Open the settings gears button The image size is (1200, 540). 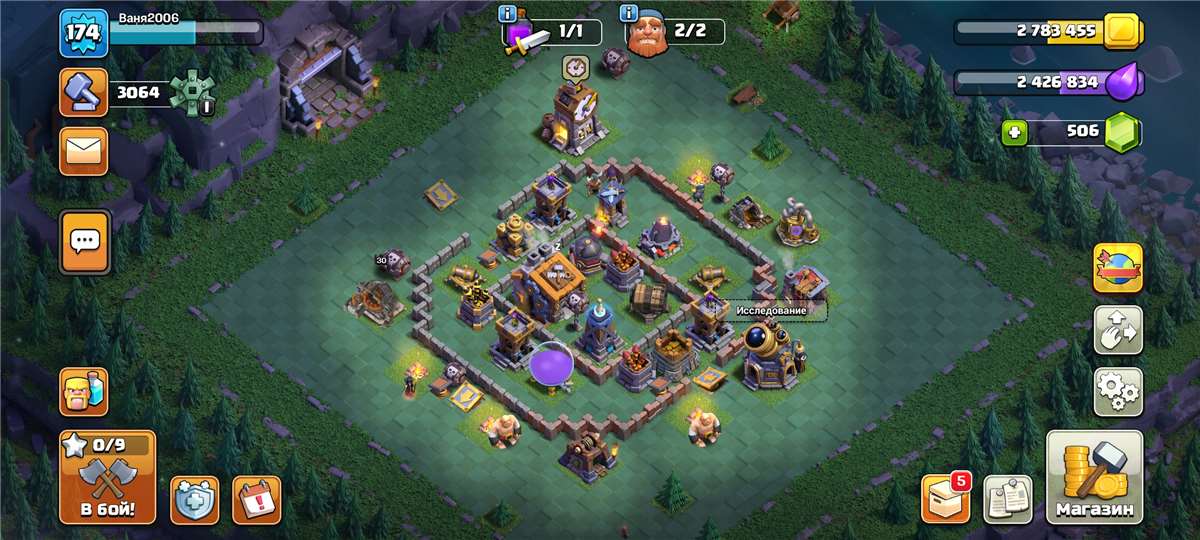[1118, 392]
